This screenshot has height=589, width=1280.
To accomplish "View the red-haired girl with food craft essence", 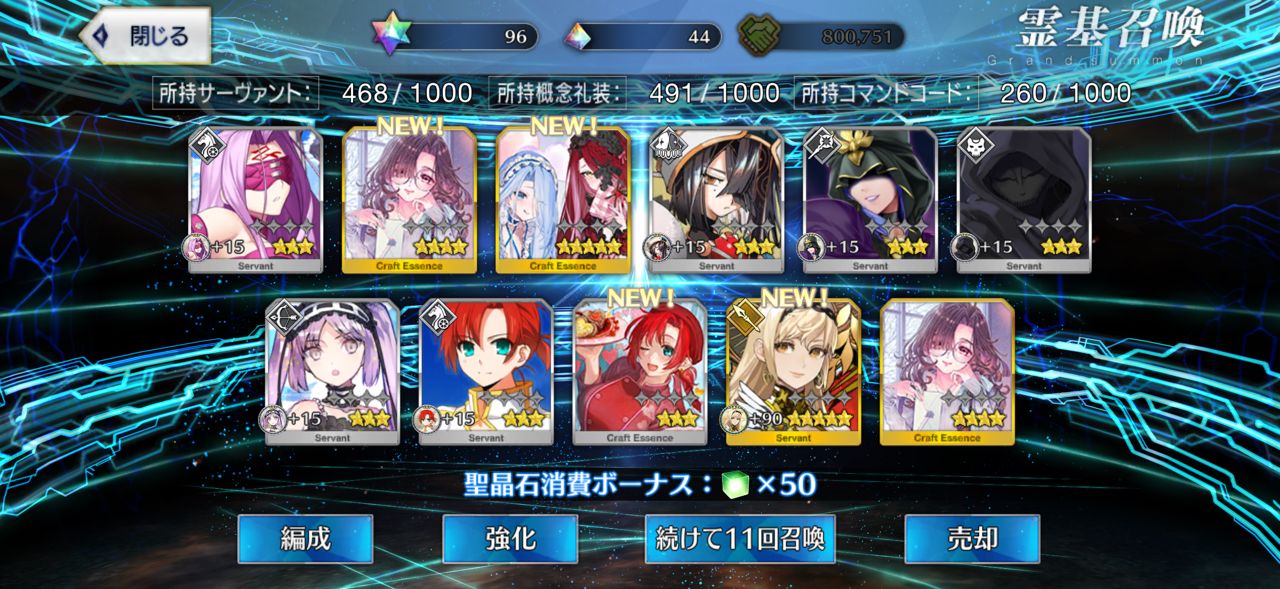I will (640, 372).
